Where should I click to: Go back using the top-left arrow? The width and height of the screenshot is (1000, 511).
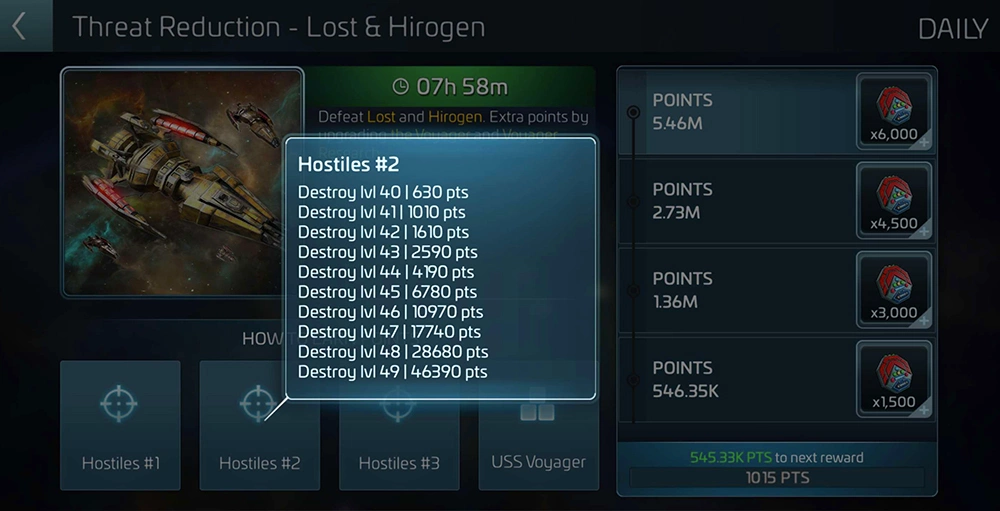(x=20, y=26)
